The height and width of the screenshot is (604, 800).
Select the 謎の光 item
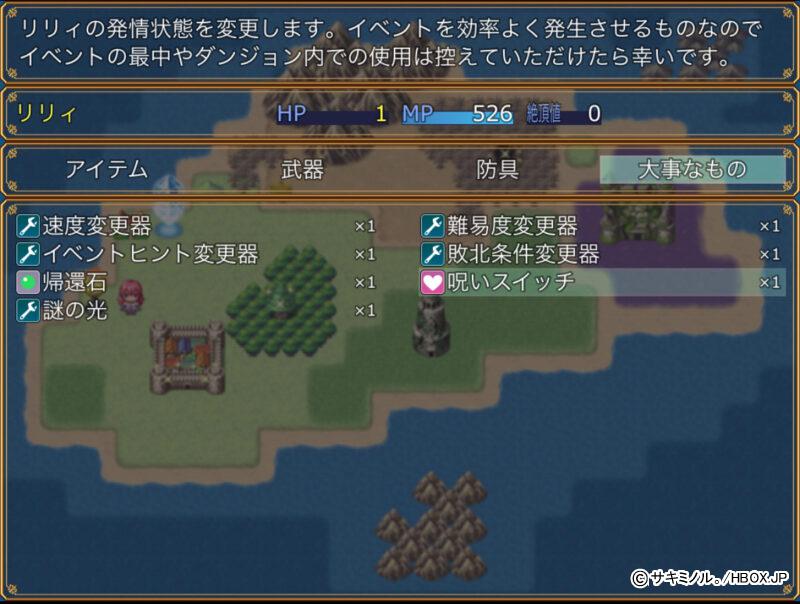click(x=74, y=310)
